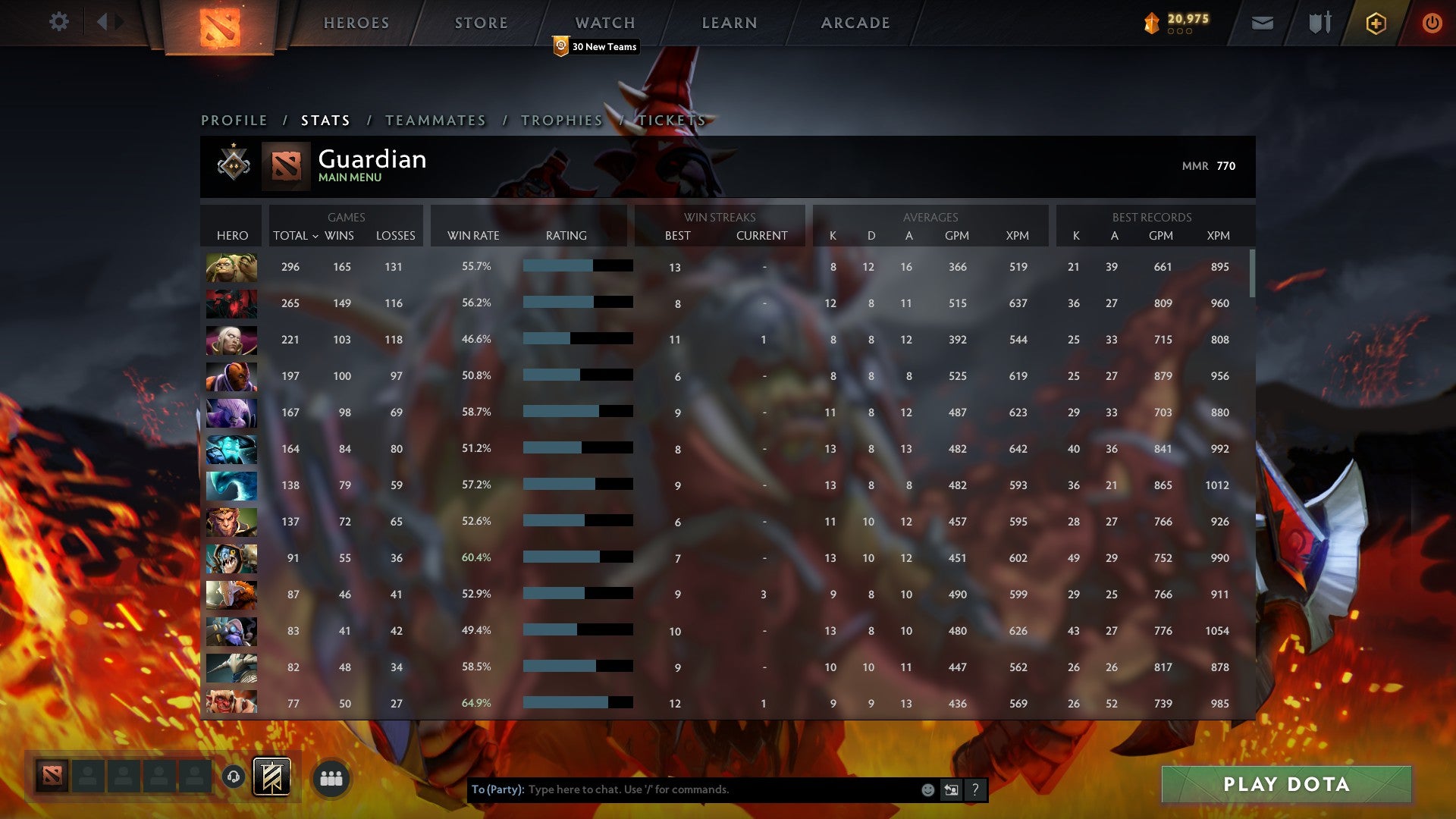Toggle the chat screenshot share icon
The height and width of the screenshot is (819, 1456).
[x=951, y=789]
